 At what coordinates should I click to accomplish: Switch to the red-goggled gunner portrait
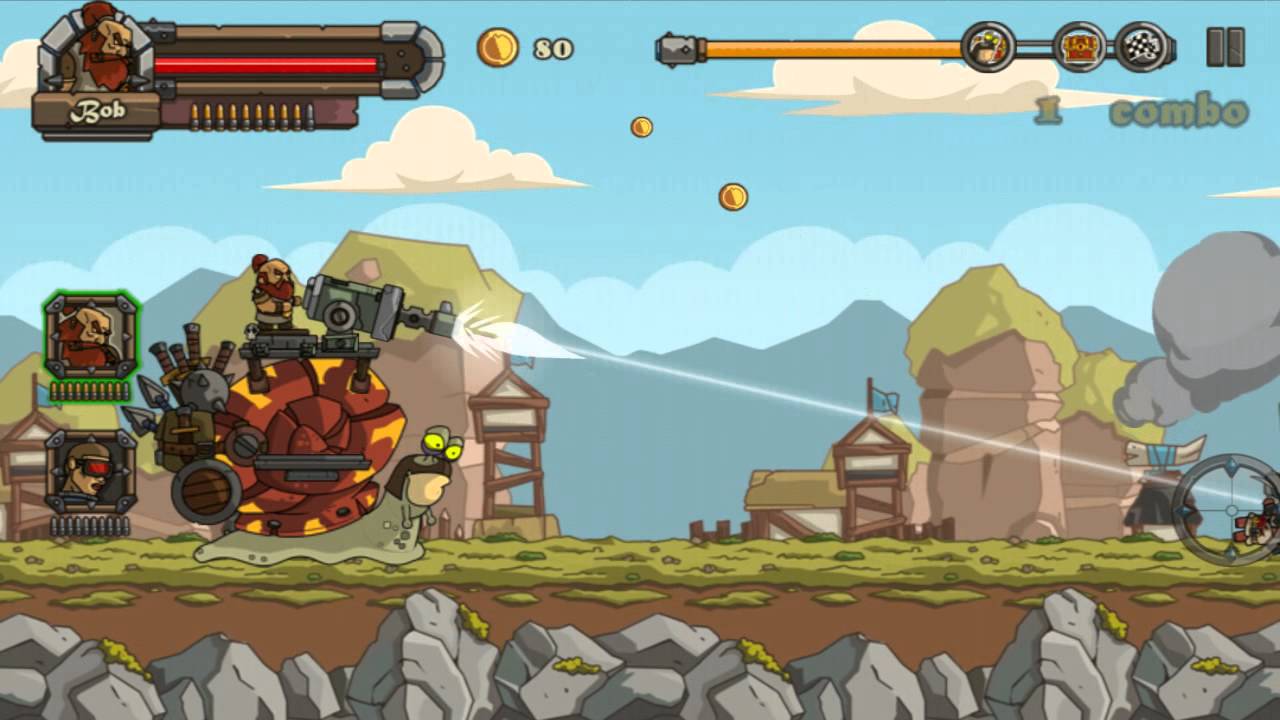coord(90,472)
